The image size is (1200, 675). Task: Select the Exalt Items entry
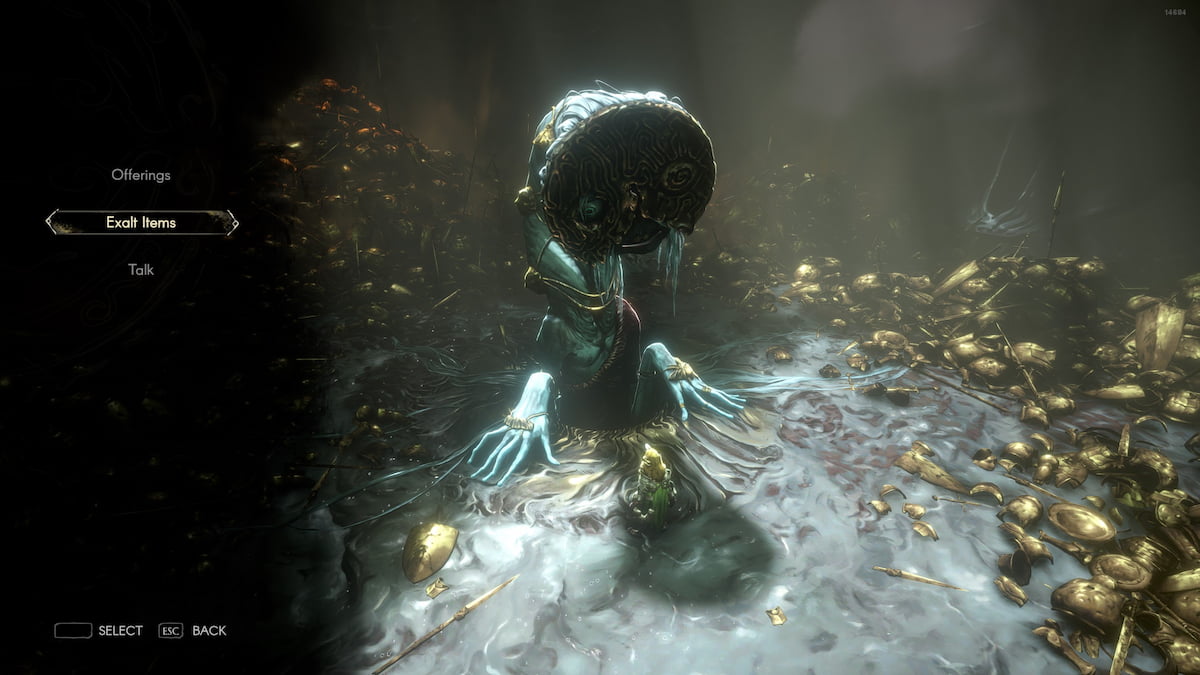141,222
